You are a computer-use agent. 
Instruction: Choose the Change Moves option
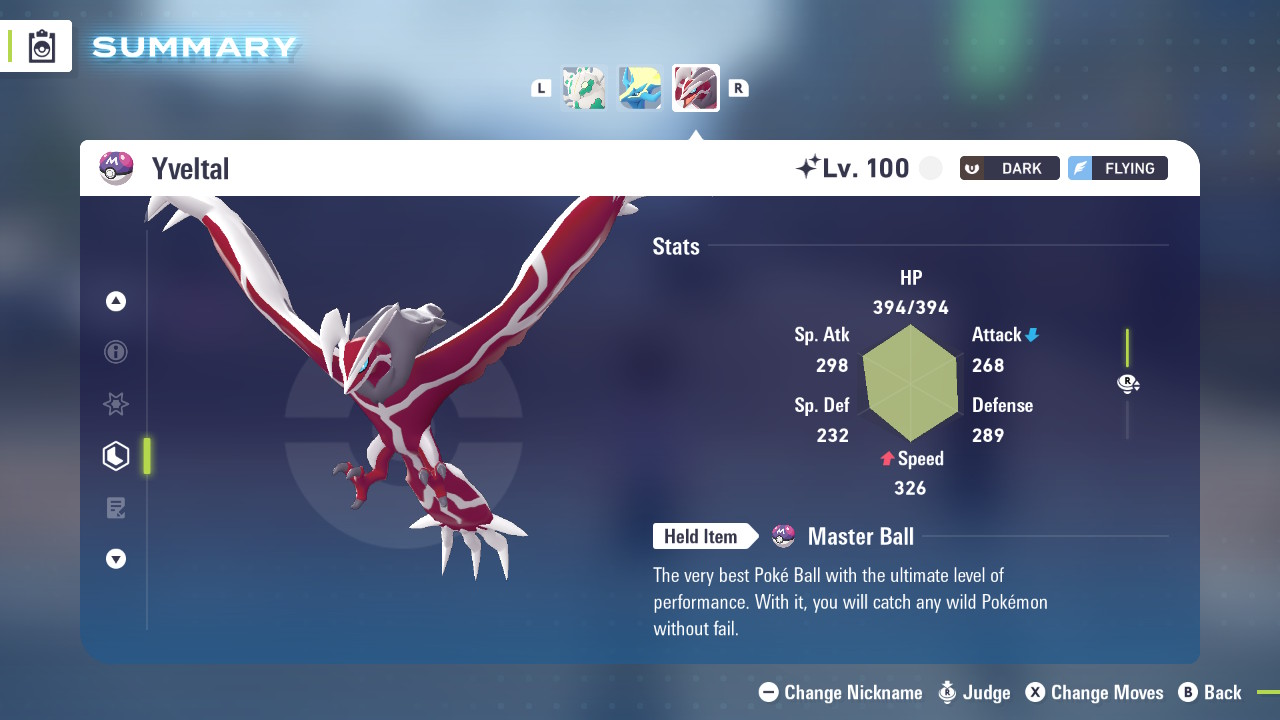tap(1094, 692)
